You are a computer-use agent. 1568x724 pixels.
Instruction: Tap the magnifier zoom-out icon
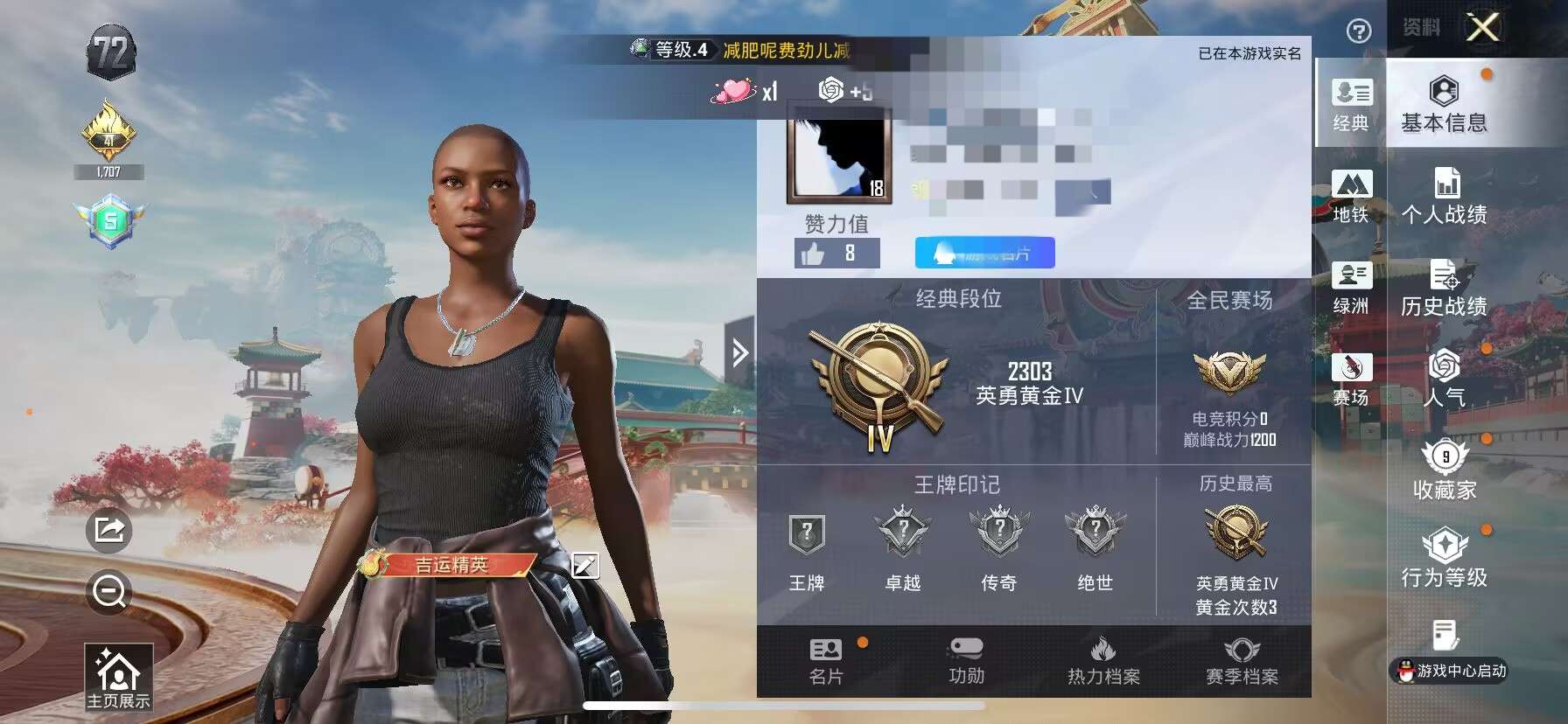[x=107, y=592]
